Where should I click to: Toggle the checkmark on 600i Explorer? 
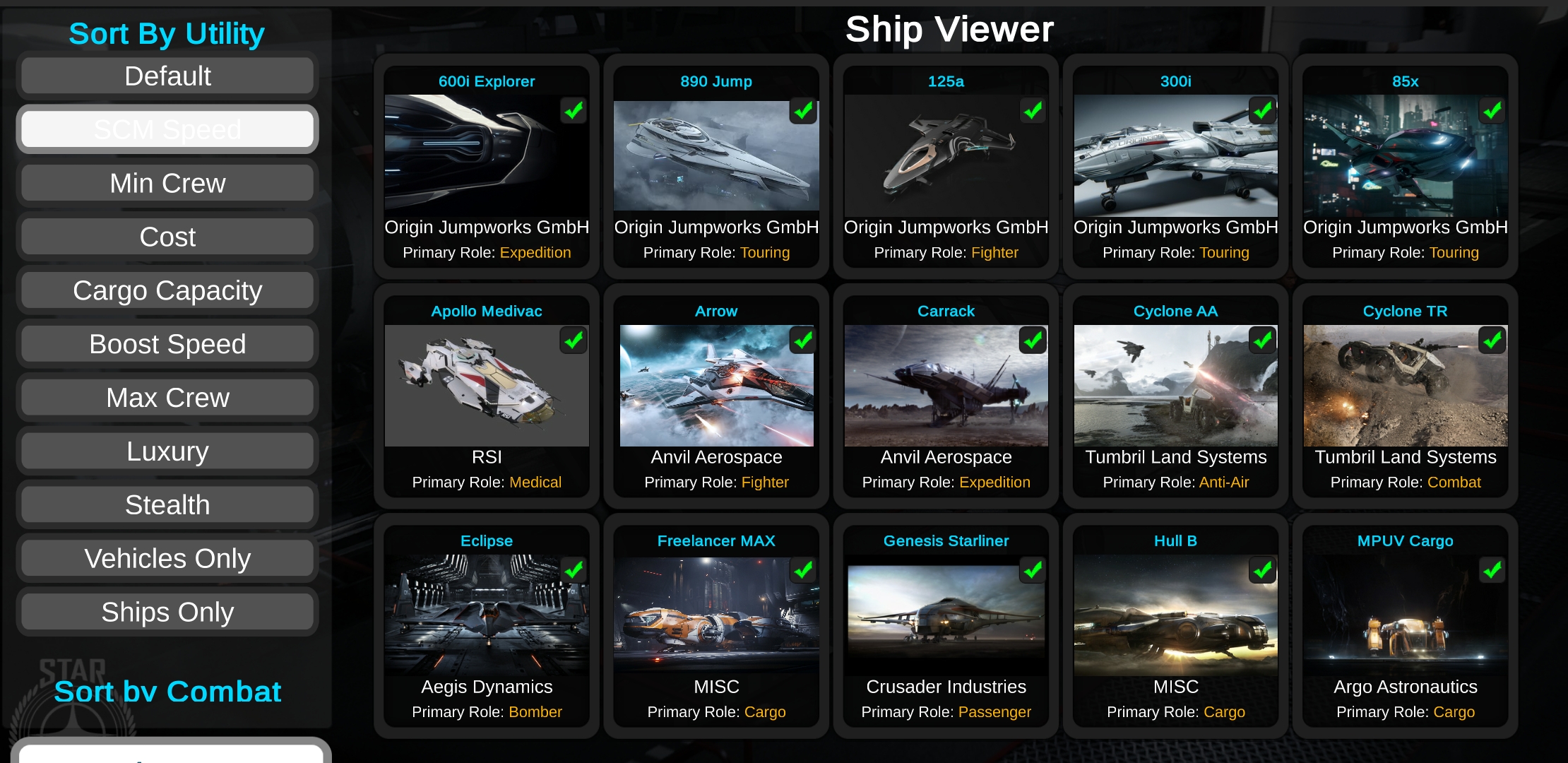(x=574, y=110)
